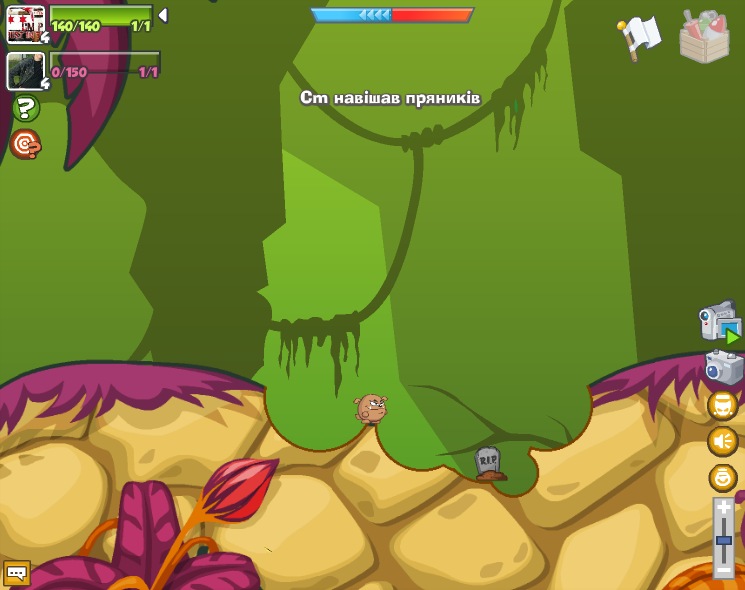Screen dimensions: 745x590
Task: Toggle the sound speaker button
Action: pos(723,441)
